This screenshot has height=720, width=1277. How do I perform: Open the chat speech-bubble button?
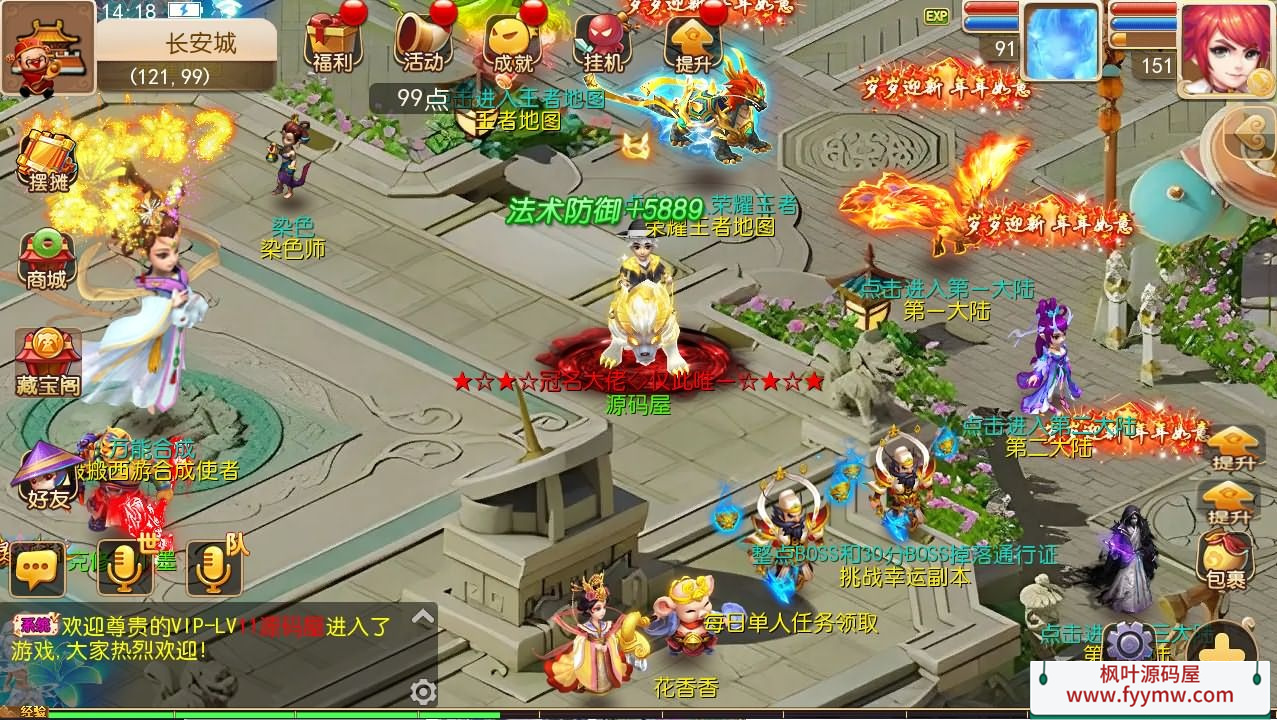(x=38, y=569)
